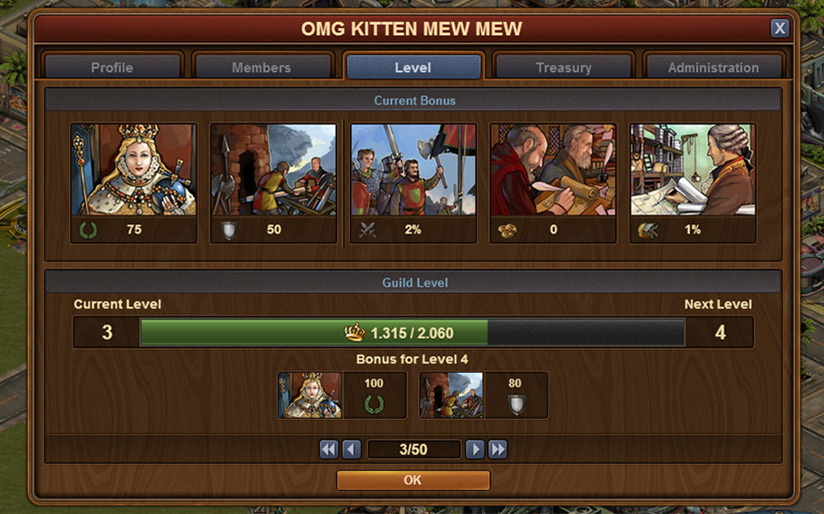Switch to the Profile tab

coord(112,67)
